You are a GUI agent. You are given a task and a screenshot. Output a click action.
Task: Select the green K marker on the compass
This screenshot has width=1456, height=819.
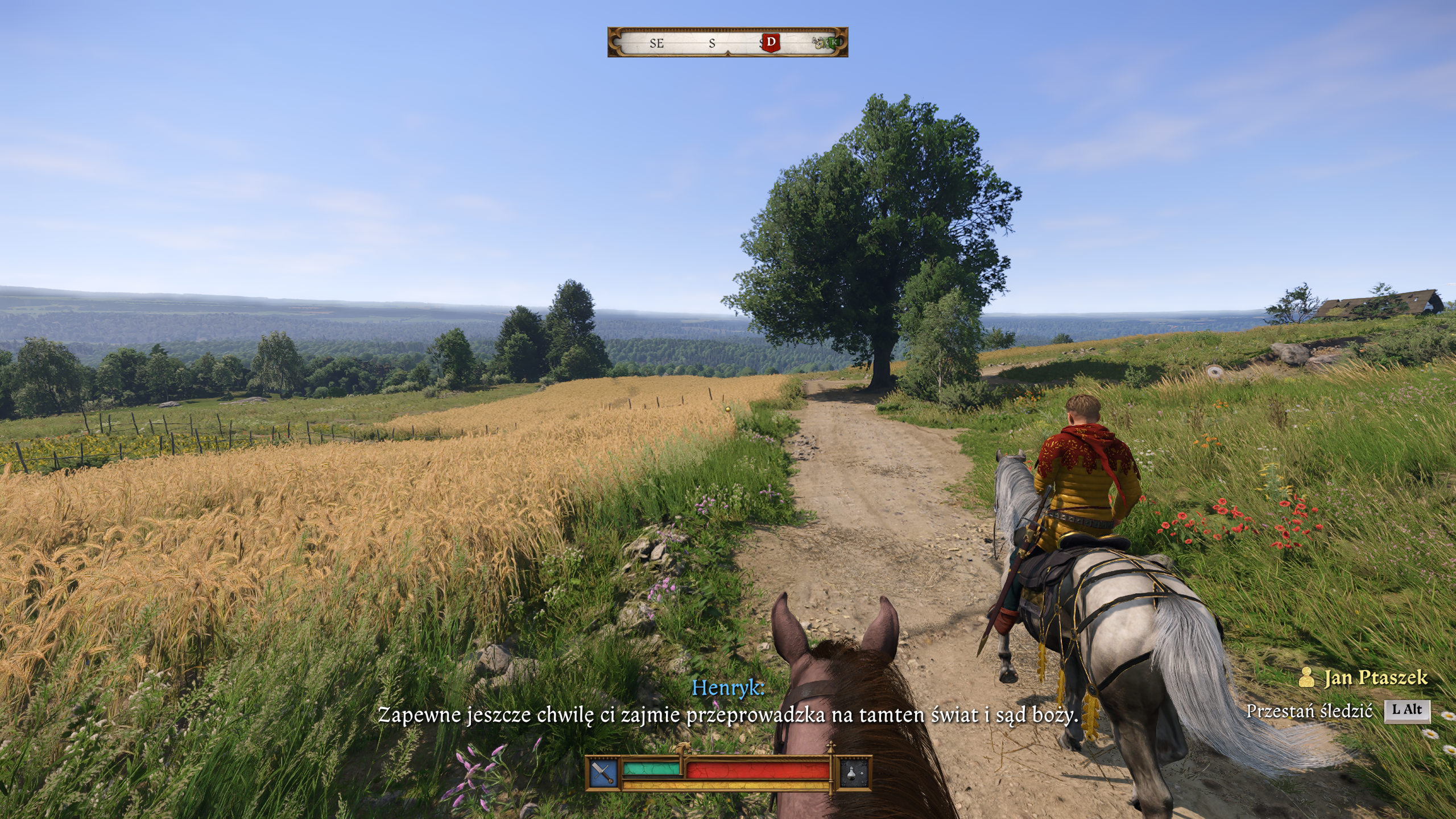(834, 42)
